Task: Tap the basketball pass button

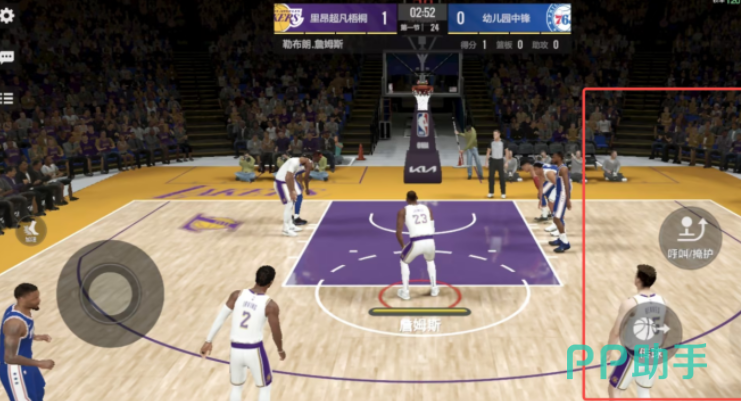Action: tap(650, 328)
